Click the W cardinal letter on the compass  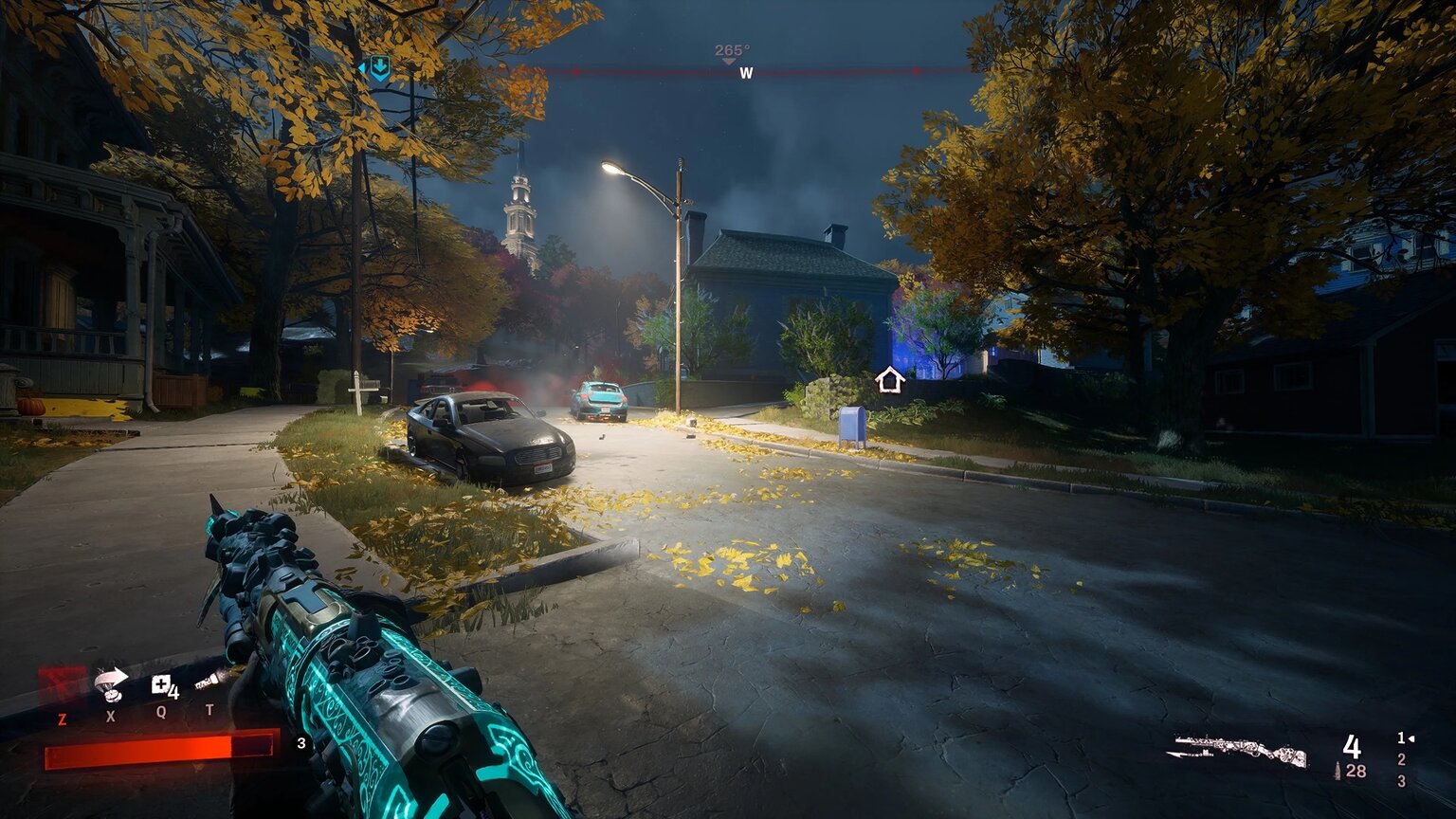[x=747, y=71]
